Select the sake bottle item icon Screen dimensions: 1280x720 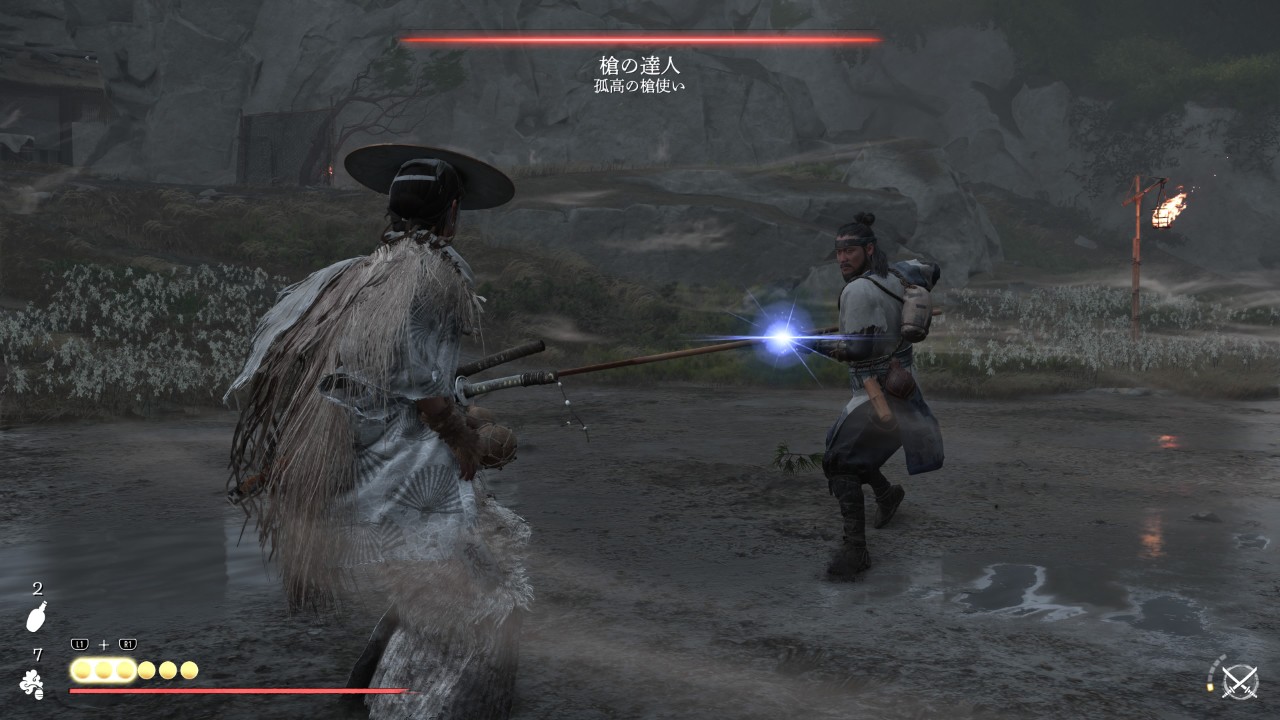coord(37,617)
